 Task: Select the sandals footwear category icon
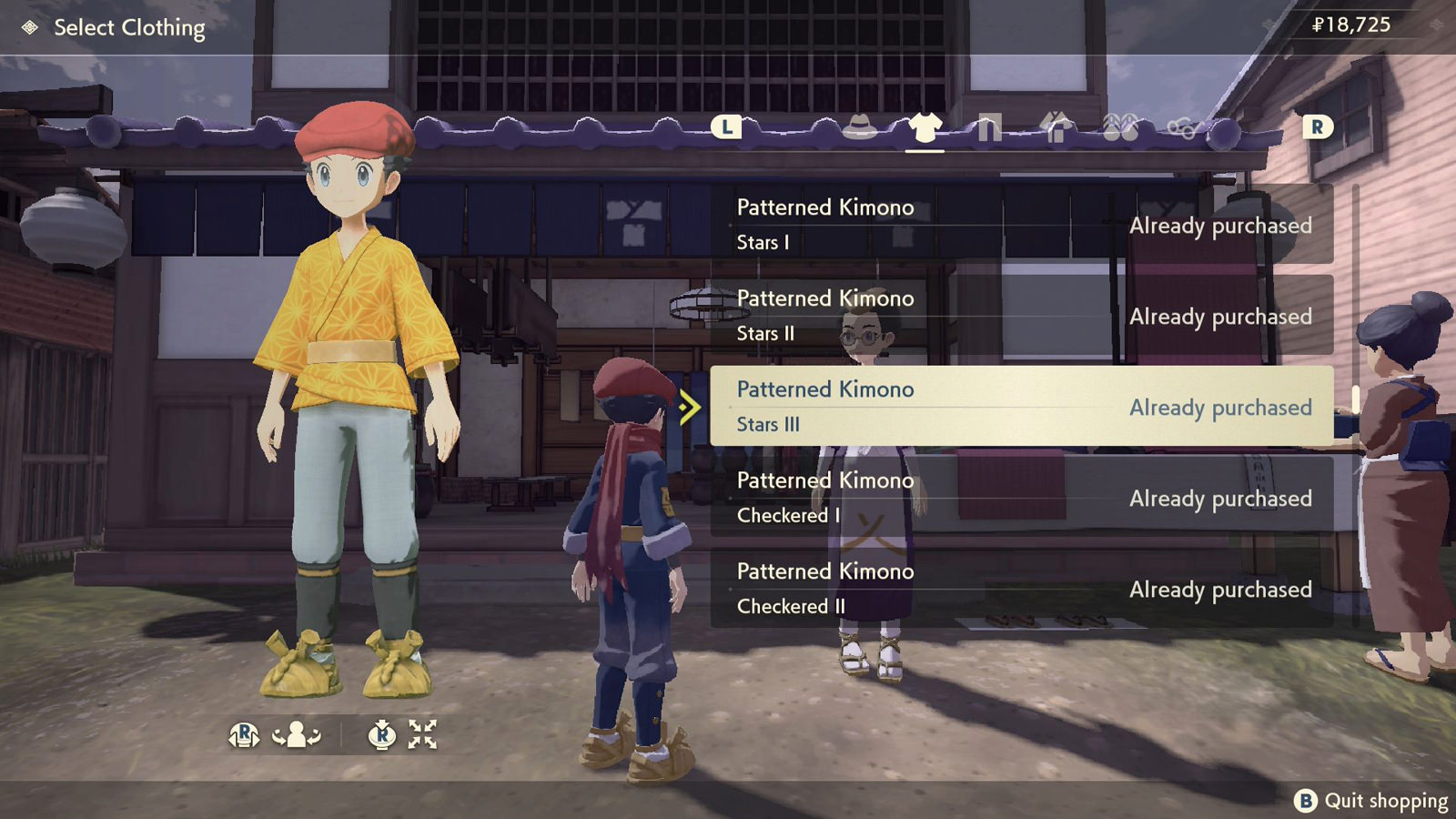click(1120, 129)
